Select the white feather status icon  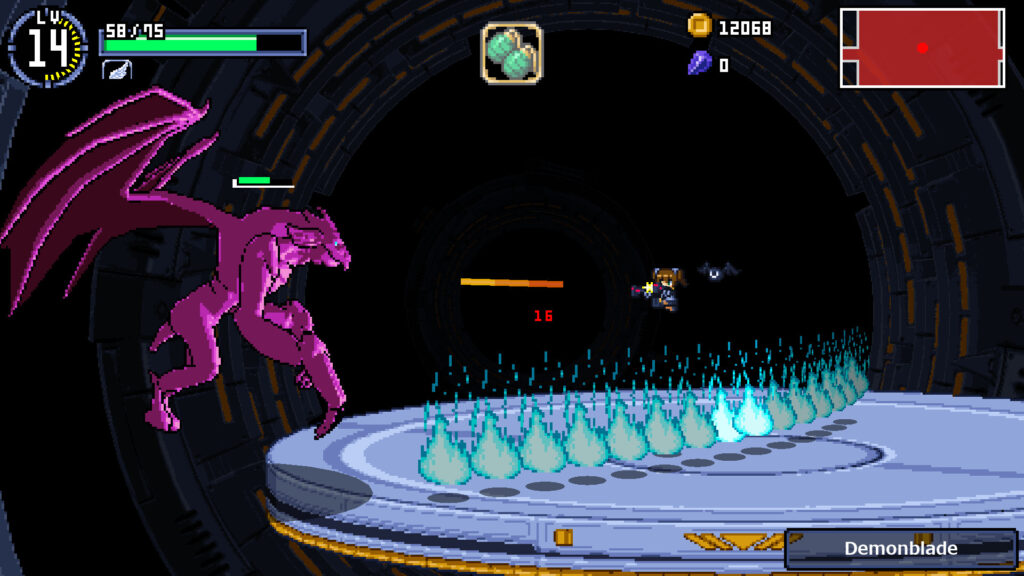(116, 69)
